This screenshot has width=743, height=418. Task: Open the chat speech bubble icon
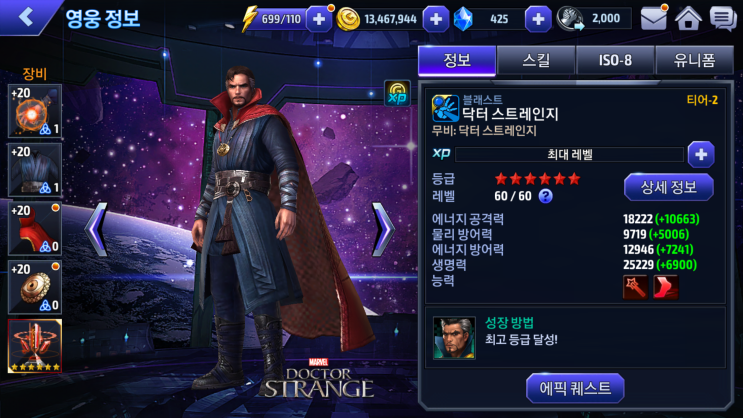(x=722, y=18)
